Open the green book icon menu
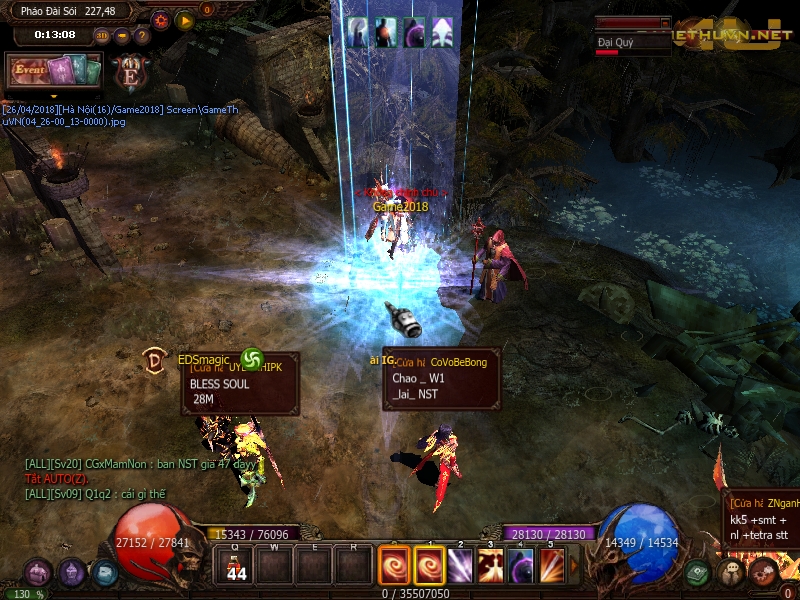 699,572
